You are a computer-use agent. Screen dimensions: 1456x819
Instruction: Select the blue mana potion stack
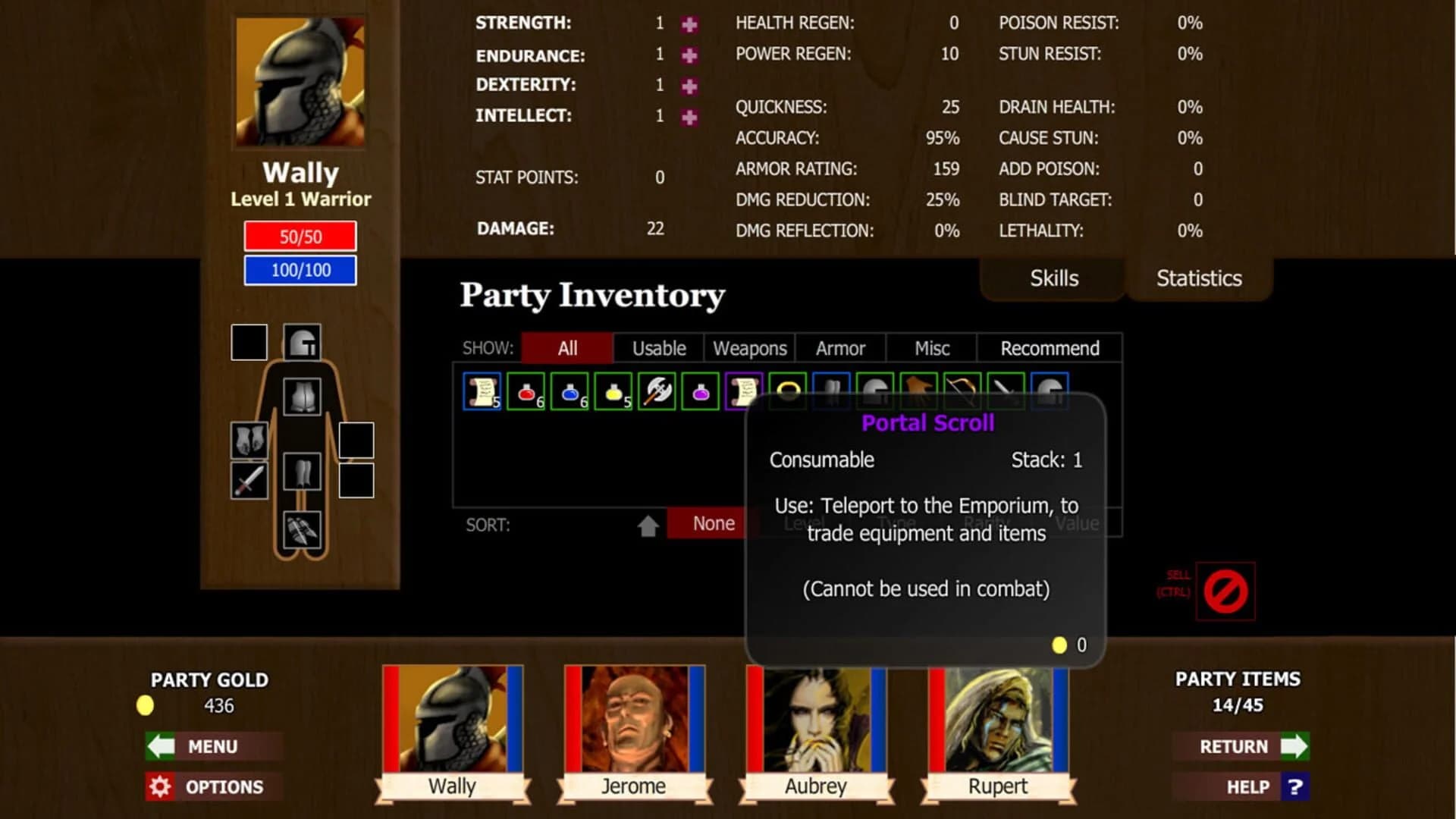pos(571,391)
